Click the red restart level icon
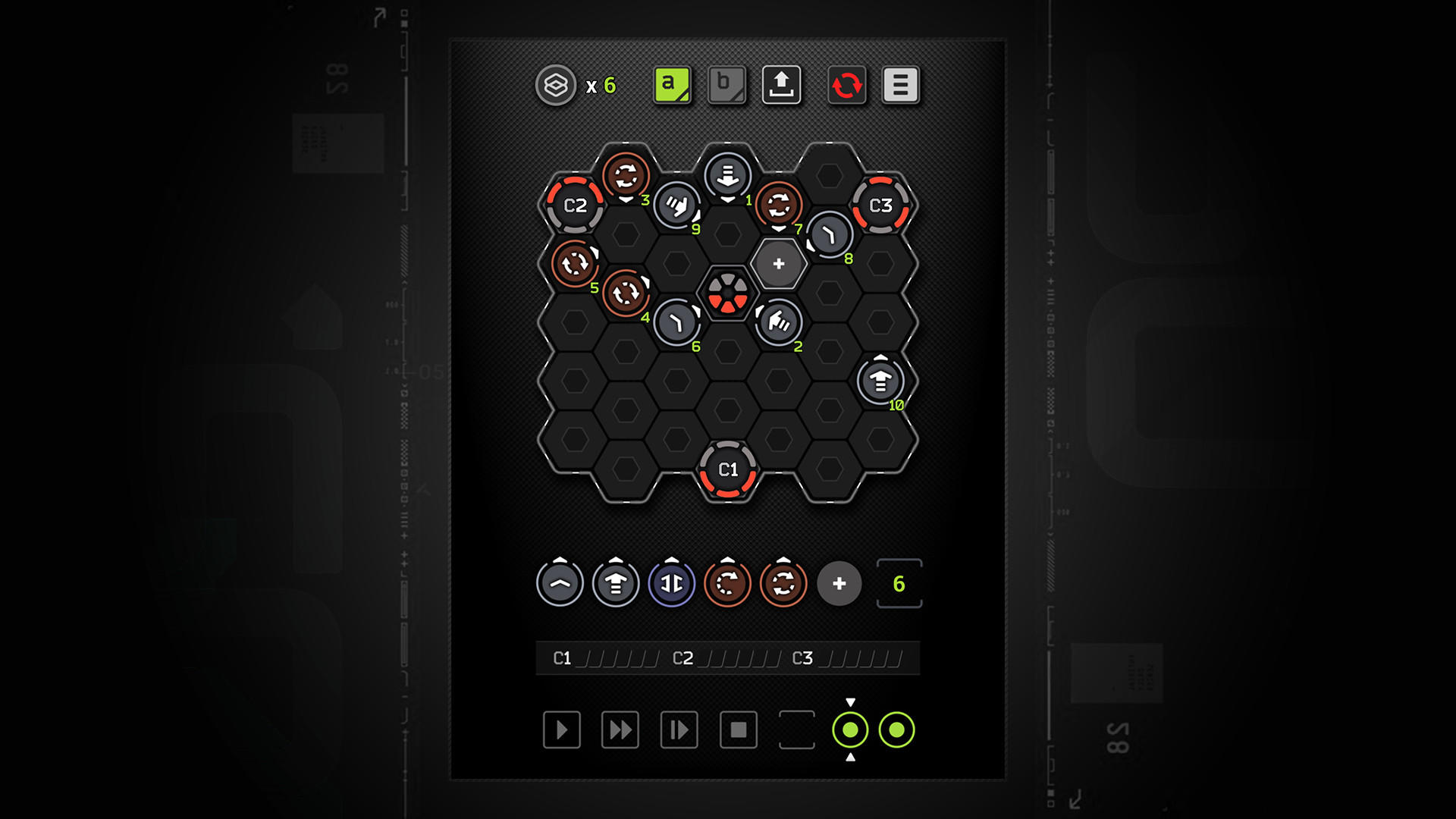The image size is (1456, 819). click(x=847, y=86)
